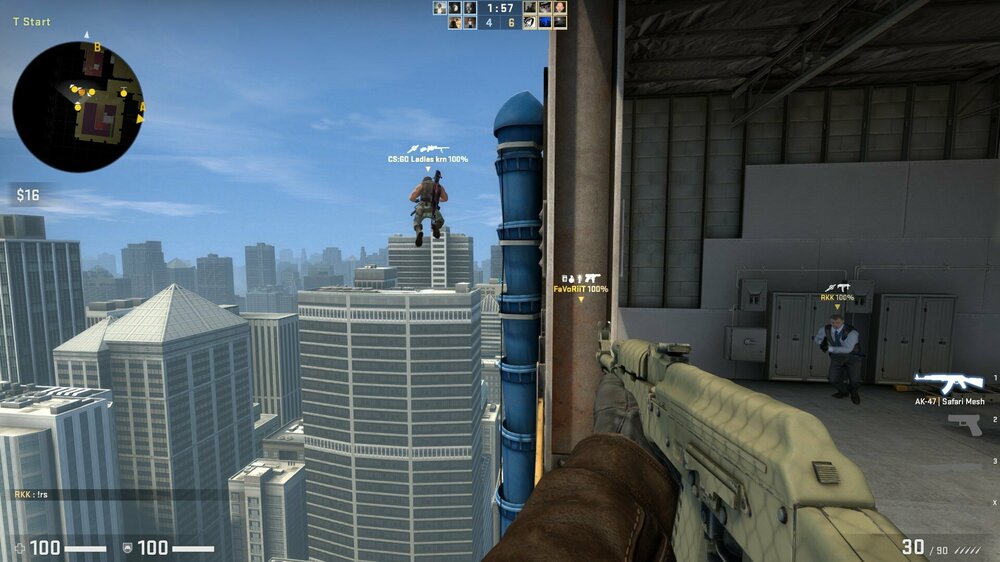Switch to the pistol weapon slot
Screen dimensions: 1000x562
pyautogui.click(x=964, y=423)
